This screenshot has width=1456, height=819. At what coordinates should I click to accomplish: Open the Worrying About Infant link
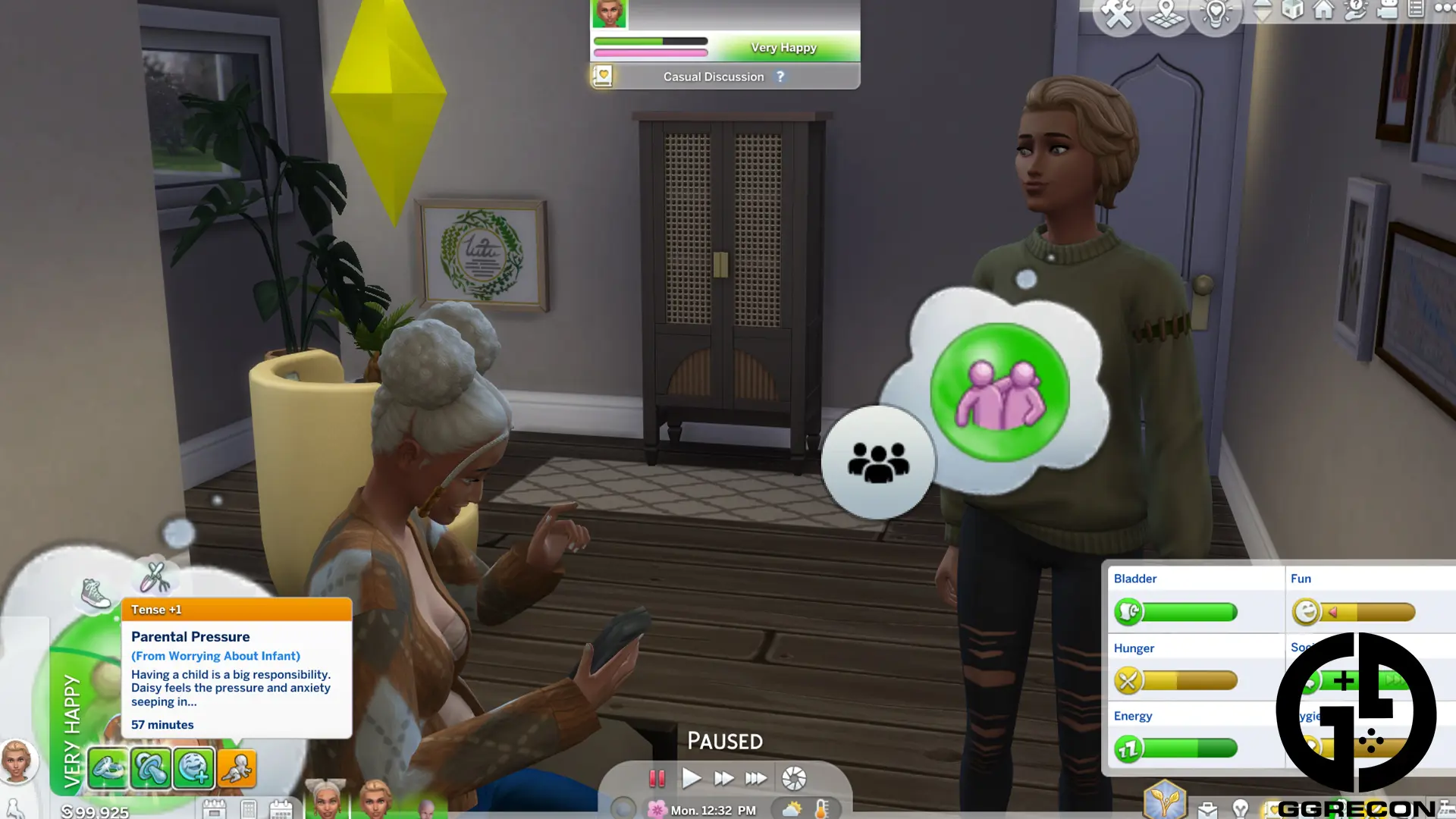215,655
